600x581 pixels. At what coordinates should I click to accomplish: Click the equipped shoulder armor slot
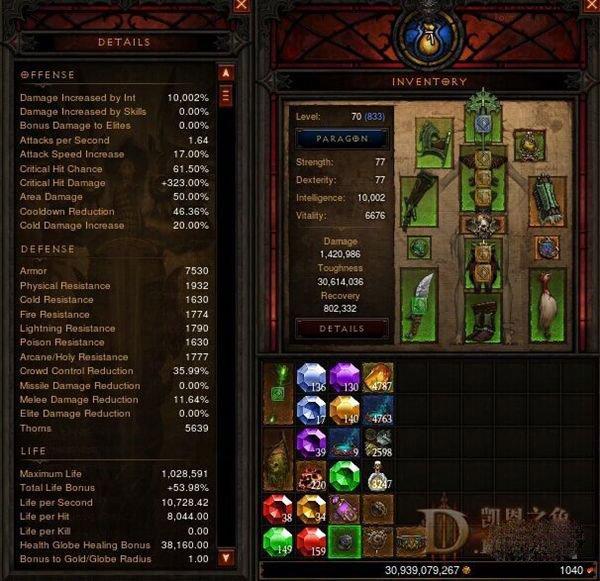435,145
